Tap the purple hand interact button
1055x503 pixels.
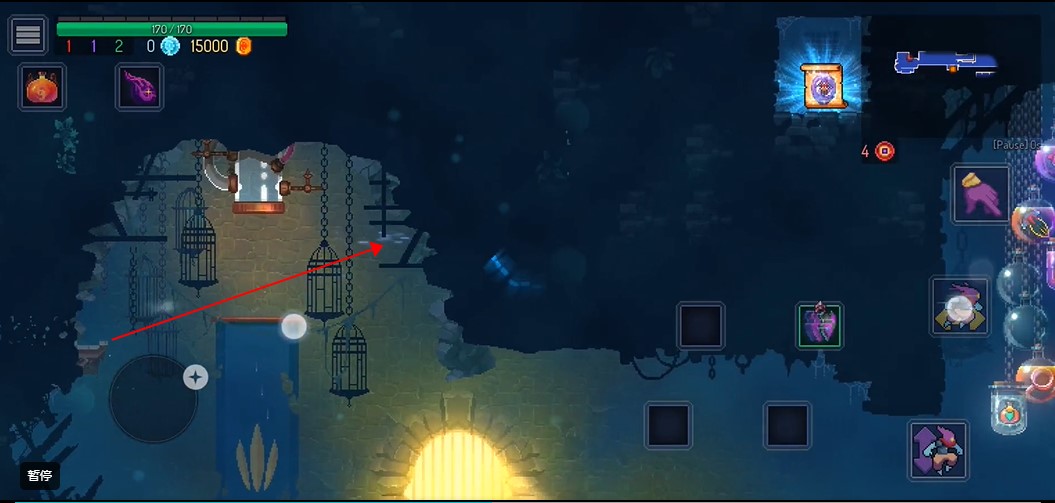click(980, 194)
